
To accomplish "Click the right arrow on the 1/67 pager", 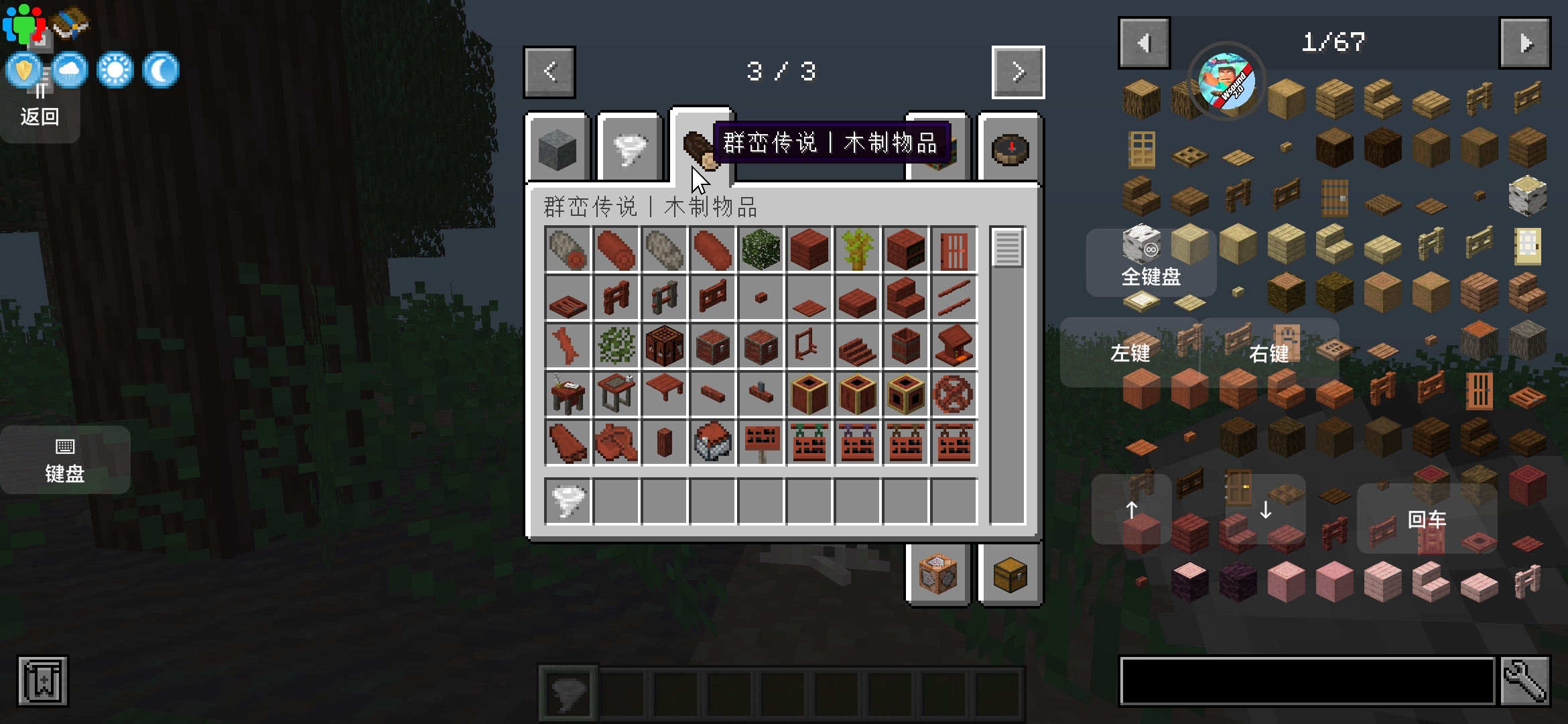I will [x=1525, y=42].
